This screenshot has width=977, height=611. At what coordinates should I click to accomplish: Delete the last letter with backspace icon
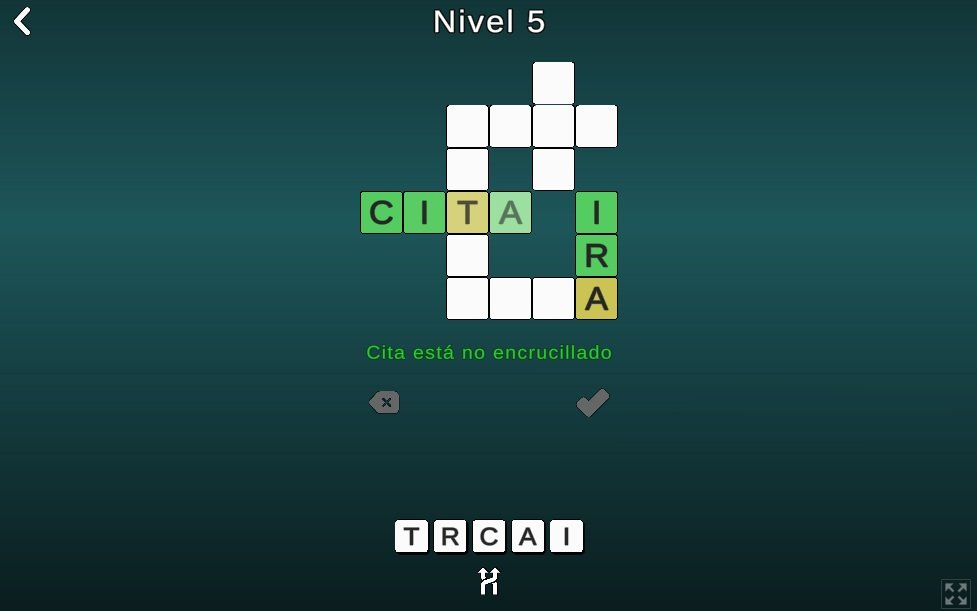[384, 402]
